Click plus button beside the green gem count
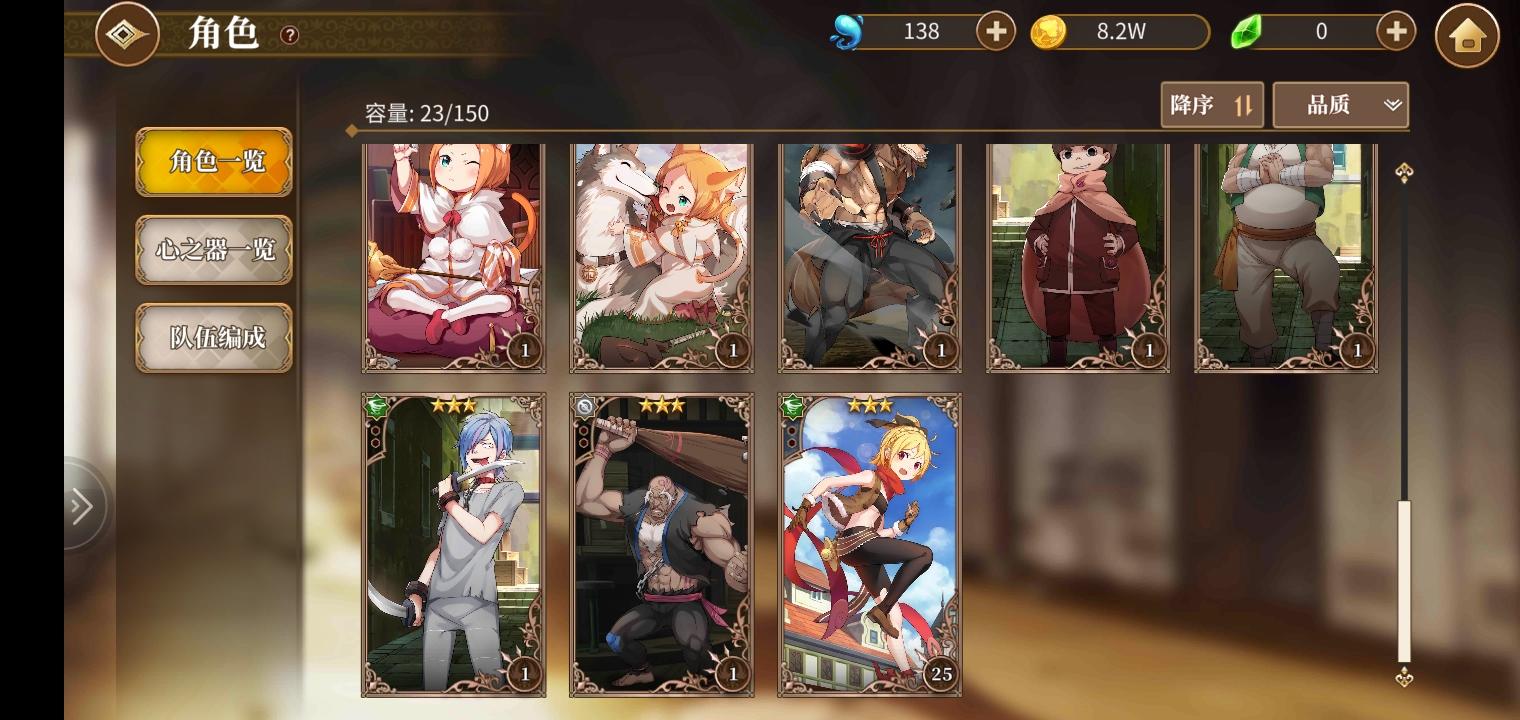This screenshot has height=720, width=1520. pos(1394,31)
